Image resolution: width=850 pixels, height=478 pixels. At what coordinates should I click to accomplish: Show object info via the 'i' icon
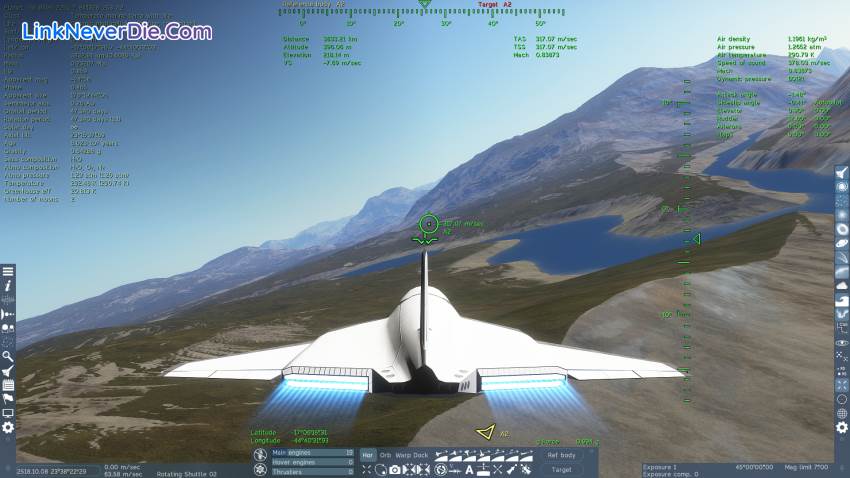click(8, 285)
